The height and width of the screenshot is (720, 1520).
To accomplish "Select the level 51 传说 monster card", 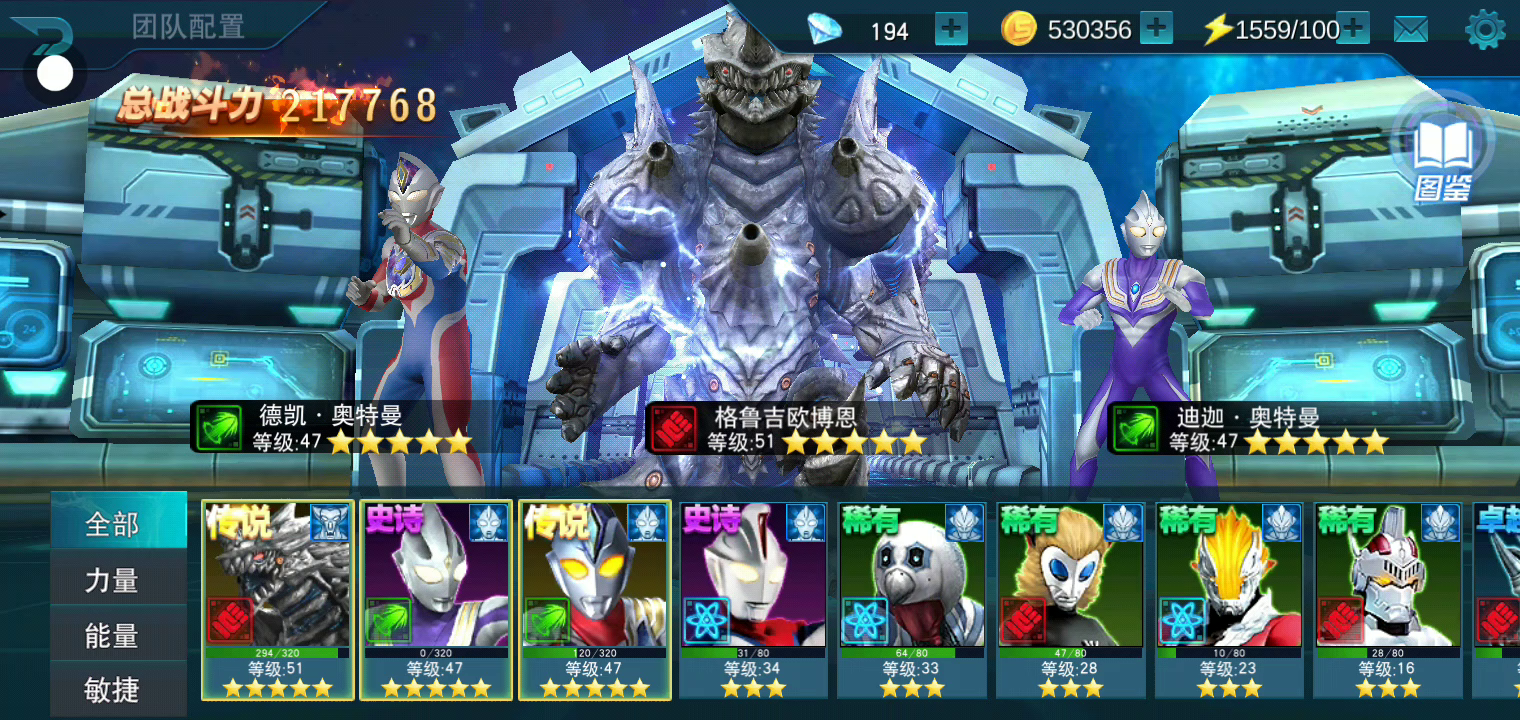I will (x=278, y=599).
